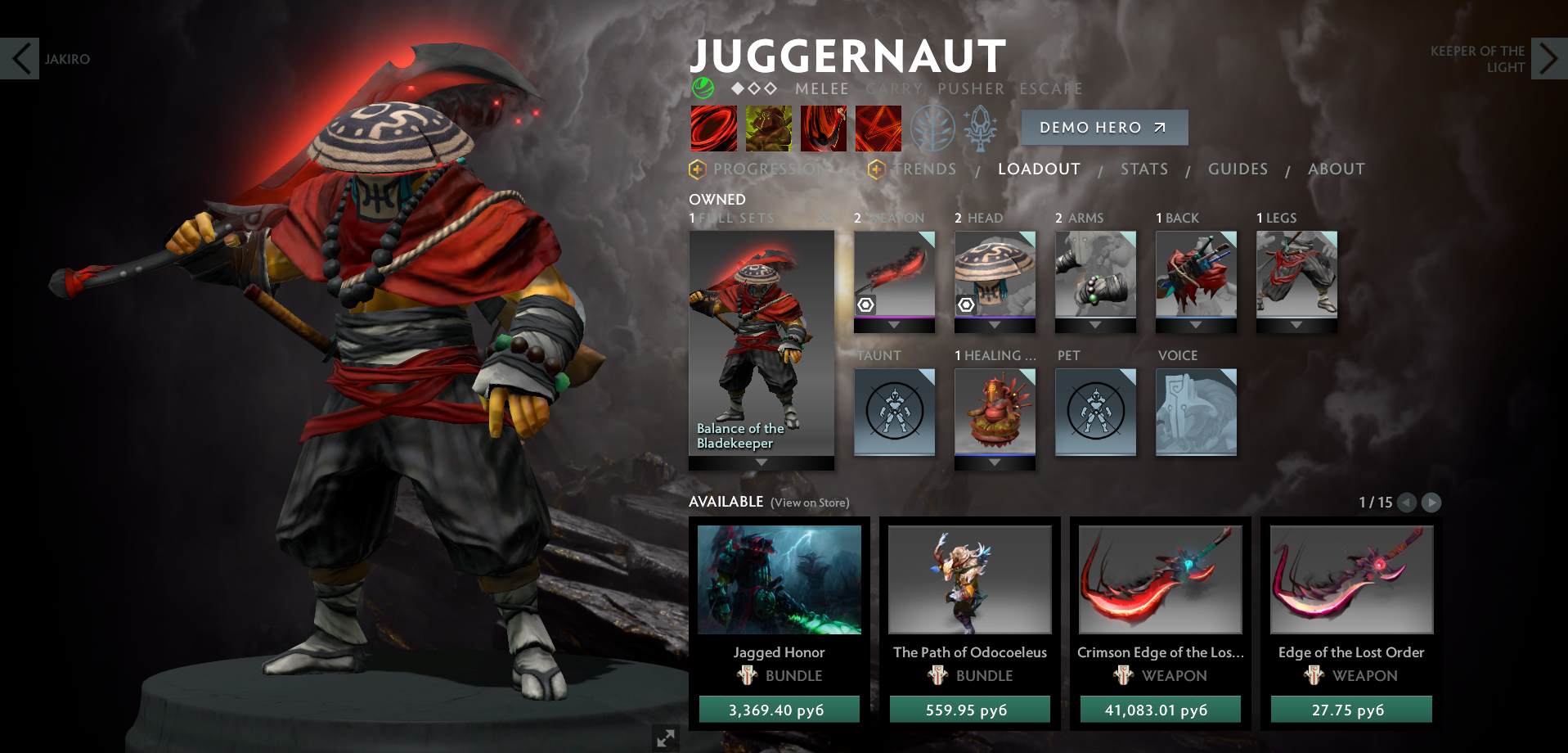Expand the equipped weapon slot dropdown
The image size is (1568, 753).
coord(893,324)
